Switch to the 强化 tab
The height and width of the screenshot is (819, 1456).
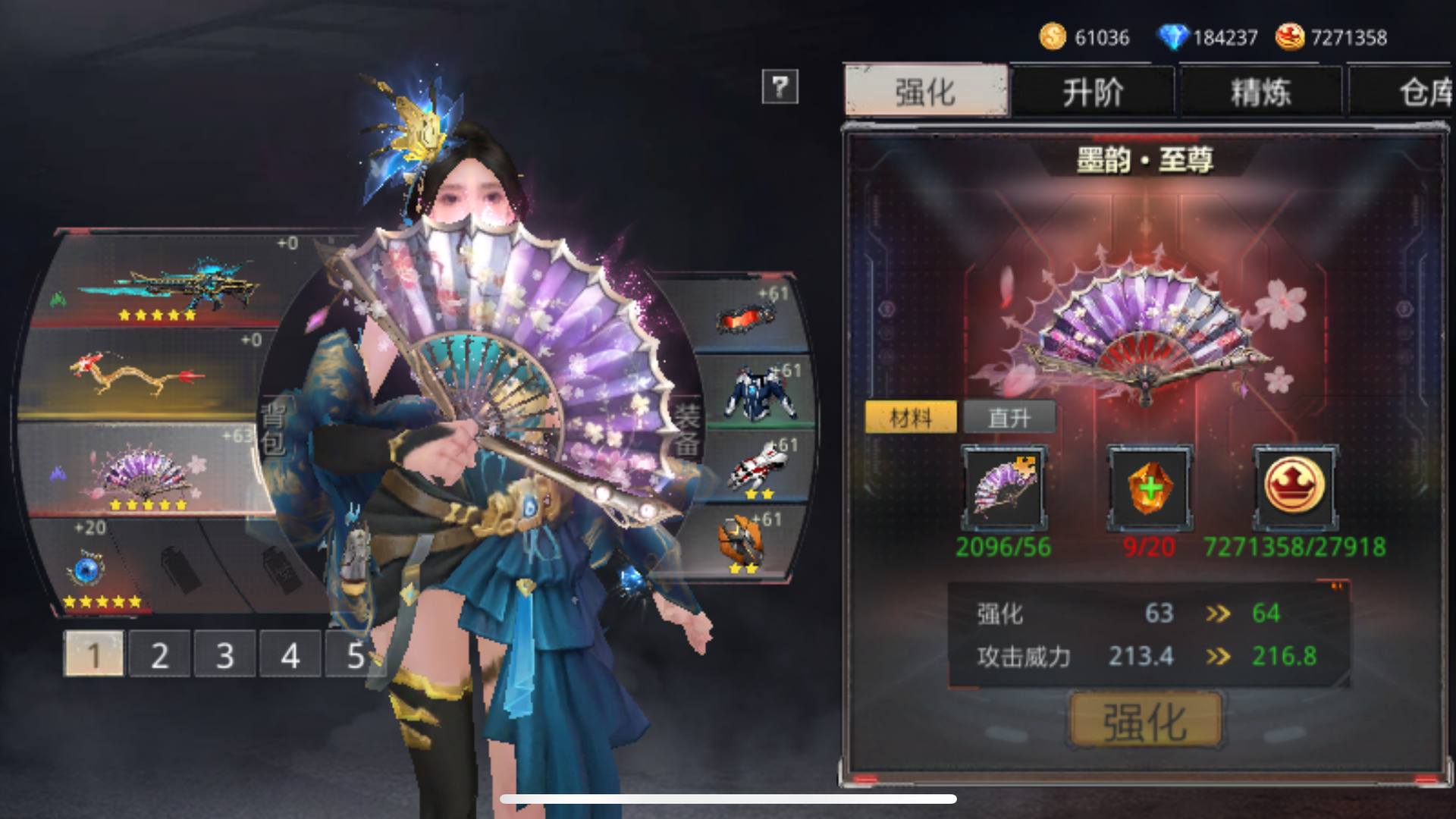926,92
